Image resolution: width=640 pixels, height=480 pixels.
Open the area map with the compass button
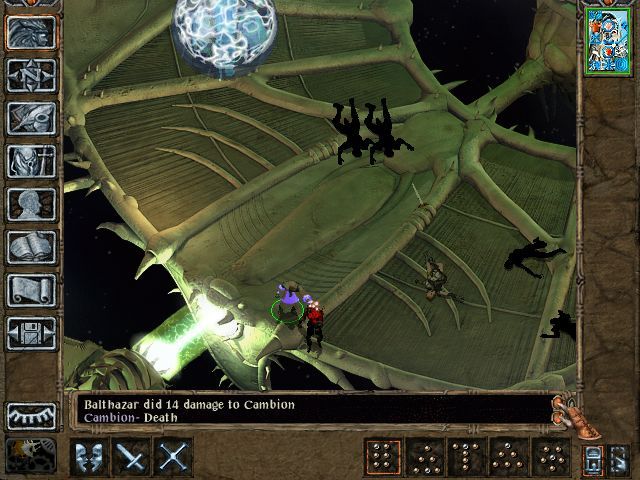click(x=31, y=75)
